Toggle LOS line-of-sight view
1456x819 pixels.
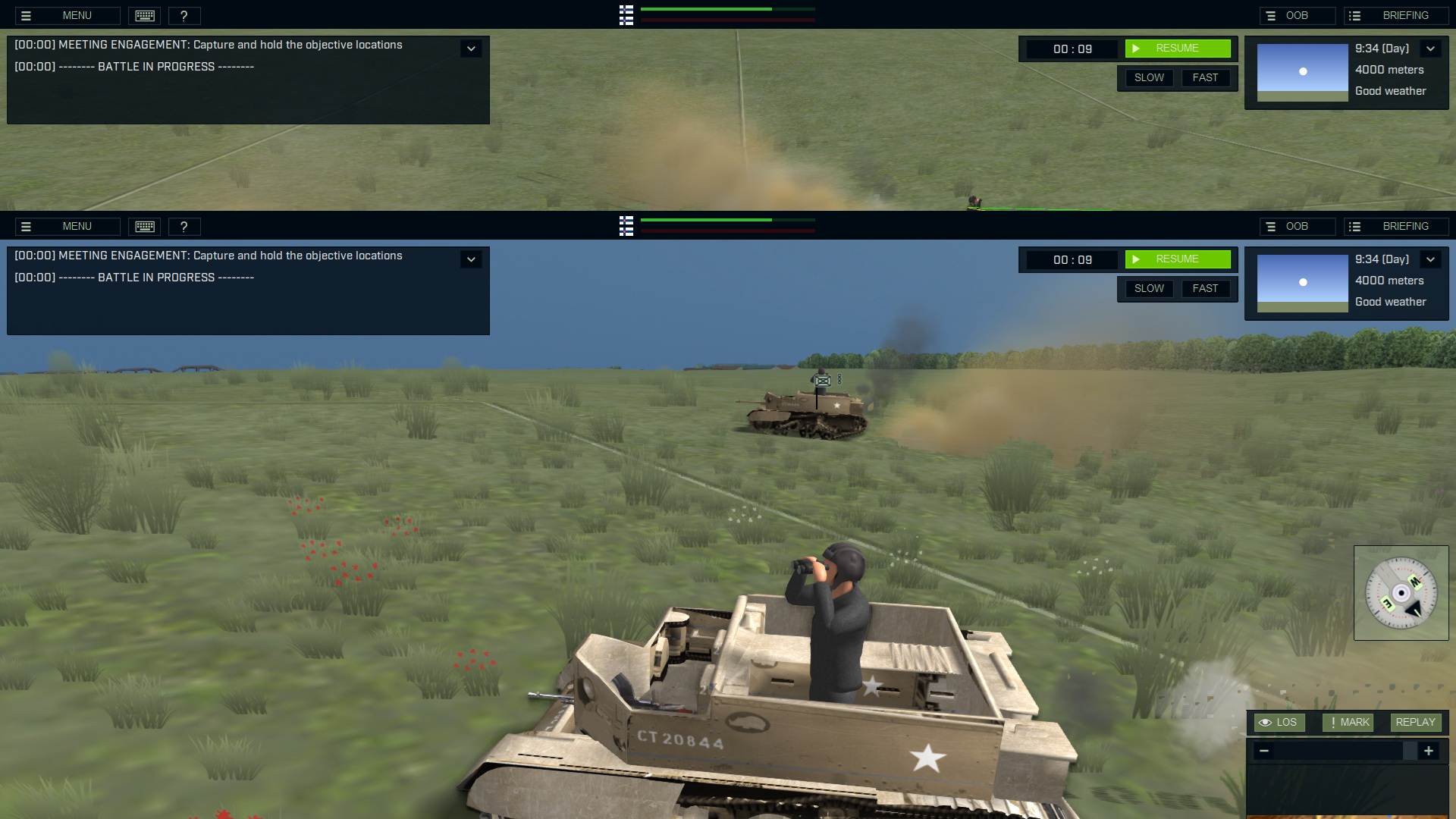click(x=1279, y=722)
